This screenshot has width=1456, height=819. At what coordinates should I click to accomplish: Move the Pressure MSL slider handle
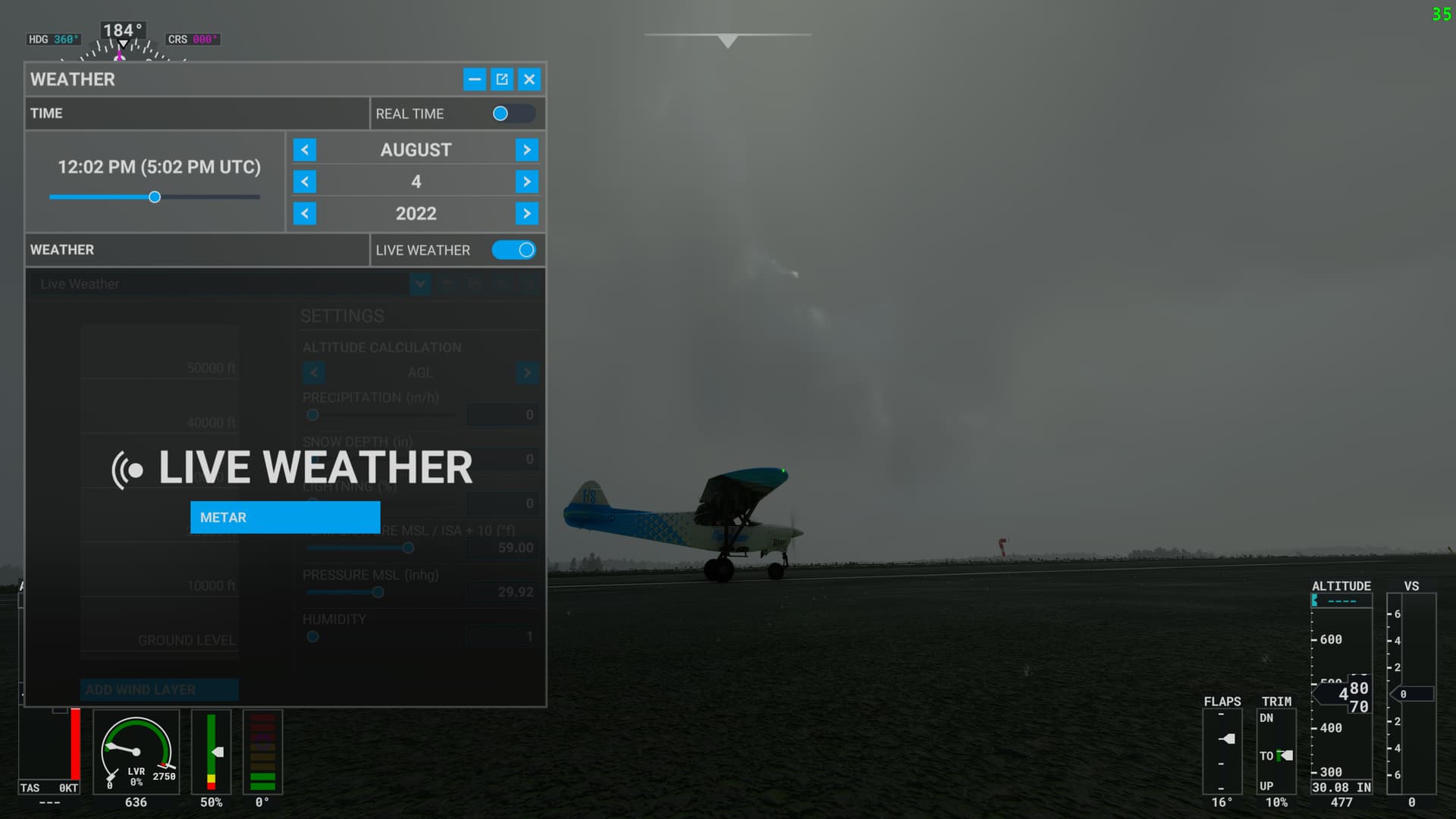377,592
